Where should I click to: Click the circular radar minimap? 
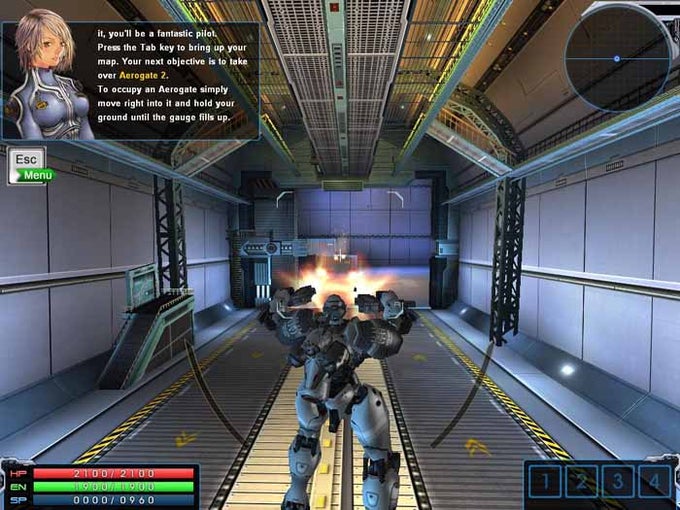click(617, 58)
